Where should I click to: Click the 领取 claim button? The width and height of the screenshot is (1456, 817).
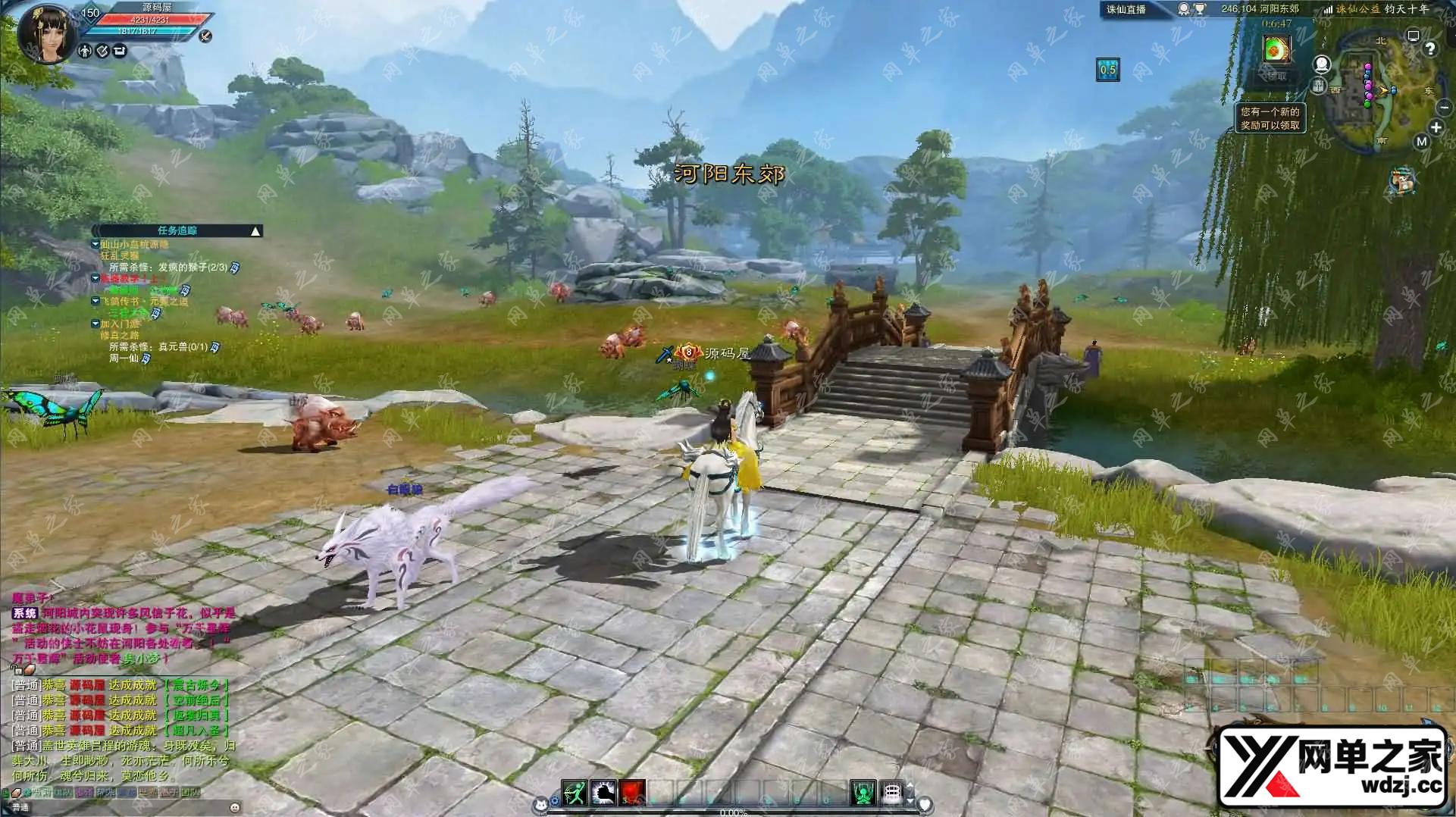(x=1276, y=76)
